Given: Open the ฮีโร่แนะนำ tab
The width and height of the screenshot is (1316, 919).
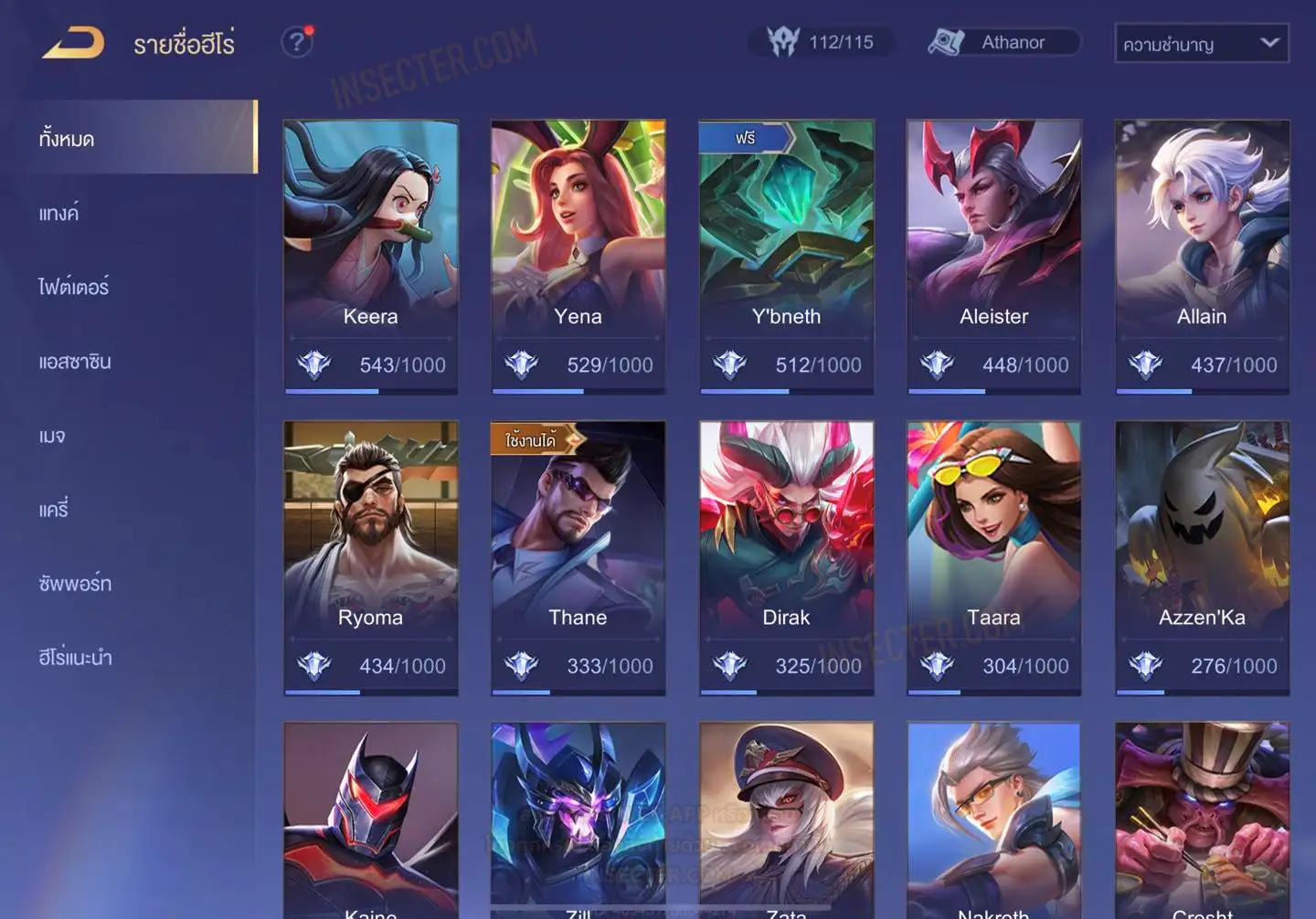Looking at the screenshot, I should (x=75, y=658).
